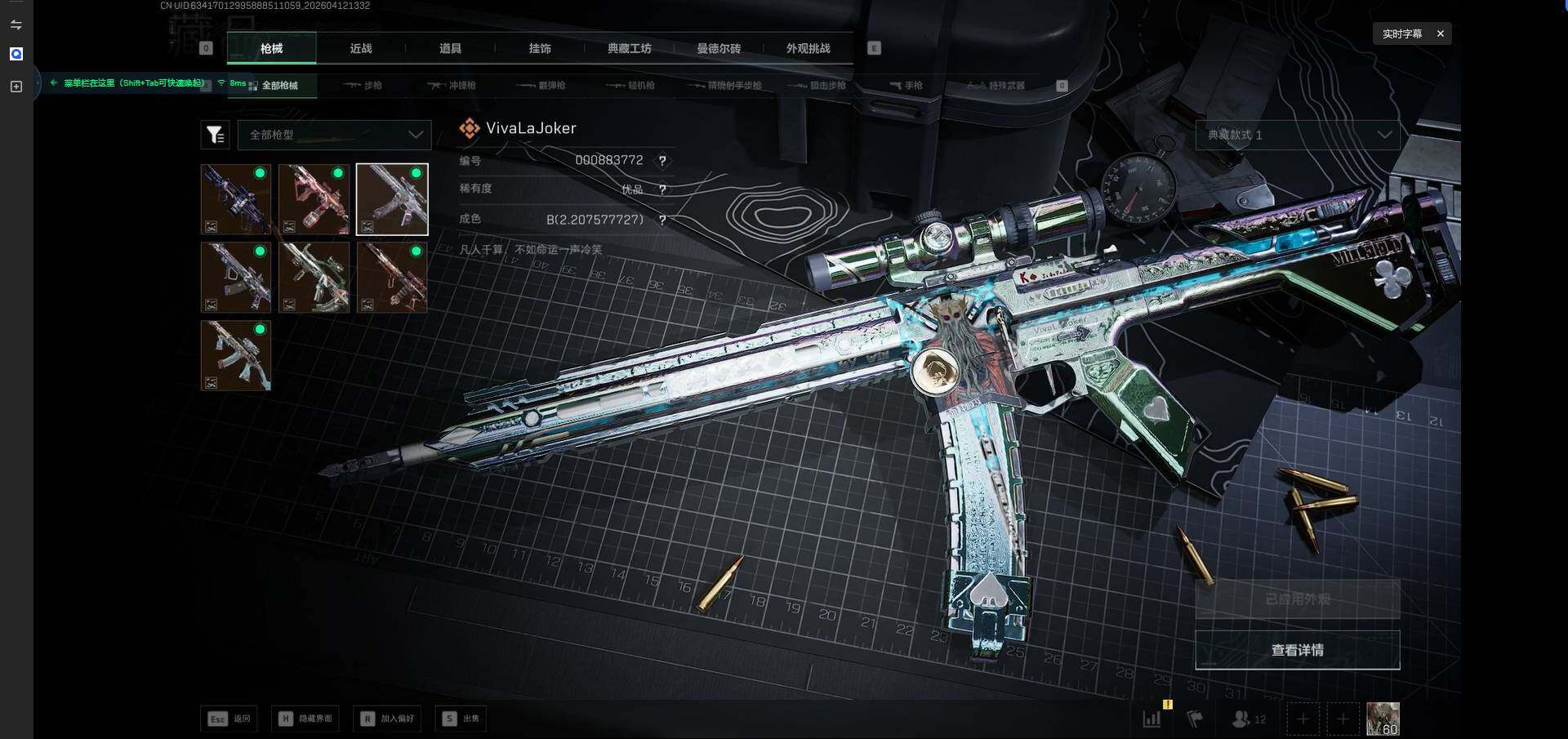Image resolution: width=1568 pixels, height=739 pixels.
Task: Expand the 典藏款式 1 style dropdown
Action: 1298,135
